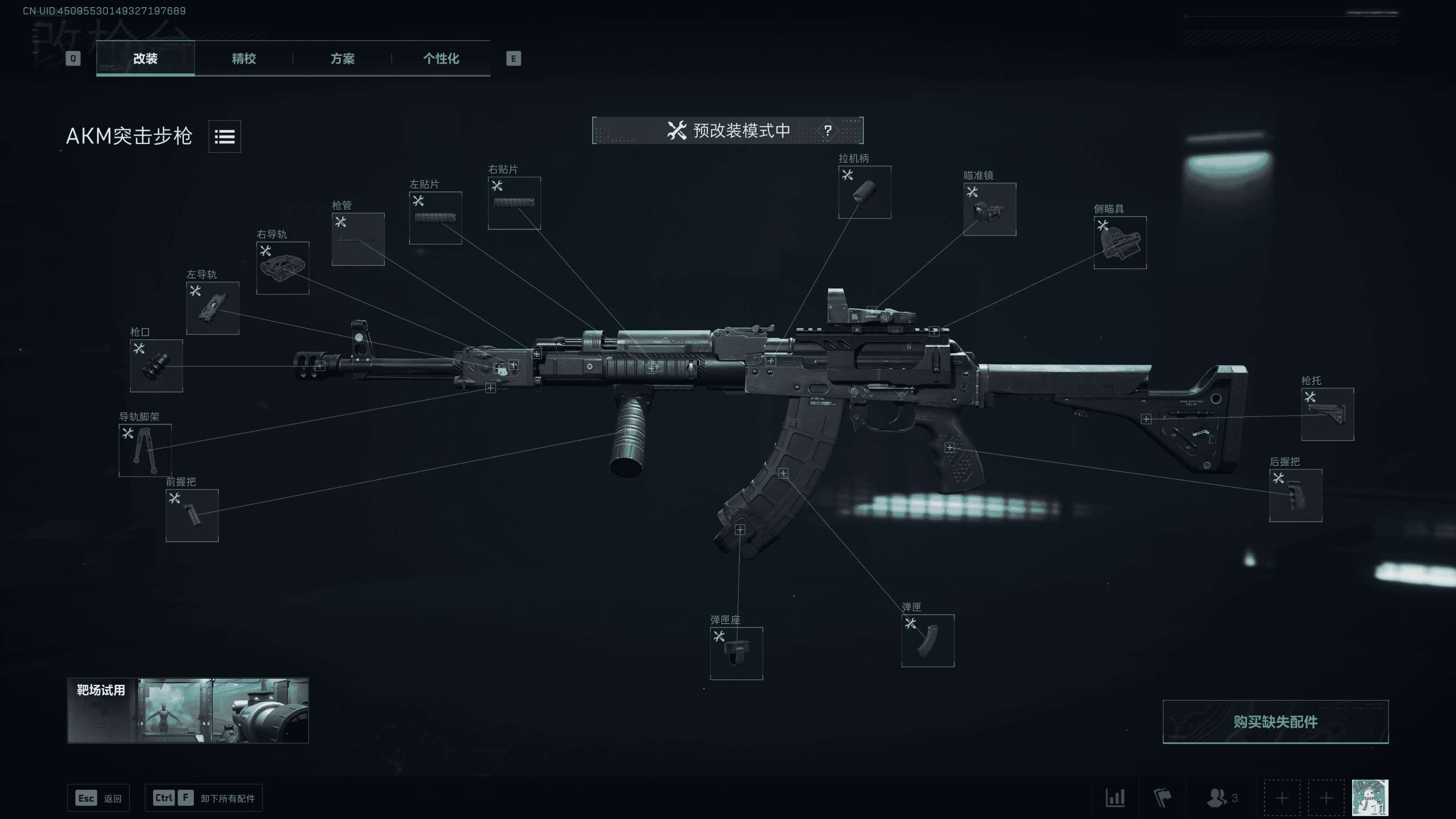This screenshot has height=819, width=1456.
Task: Open the 导轨脚架 bipod slot
Action: click(145, 450)
